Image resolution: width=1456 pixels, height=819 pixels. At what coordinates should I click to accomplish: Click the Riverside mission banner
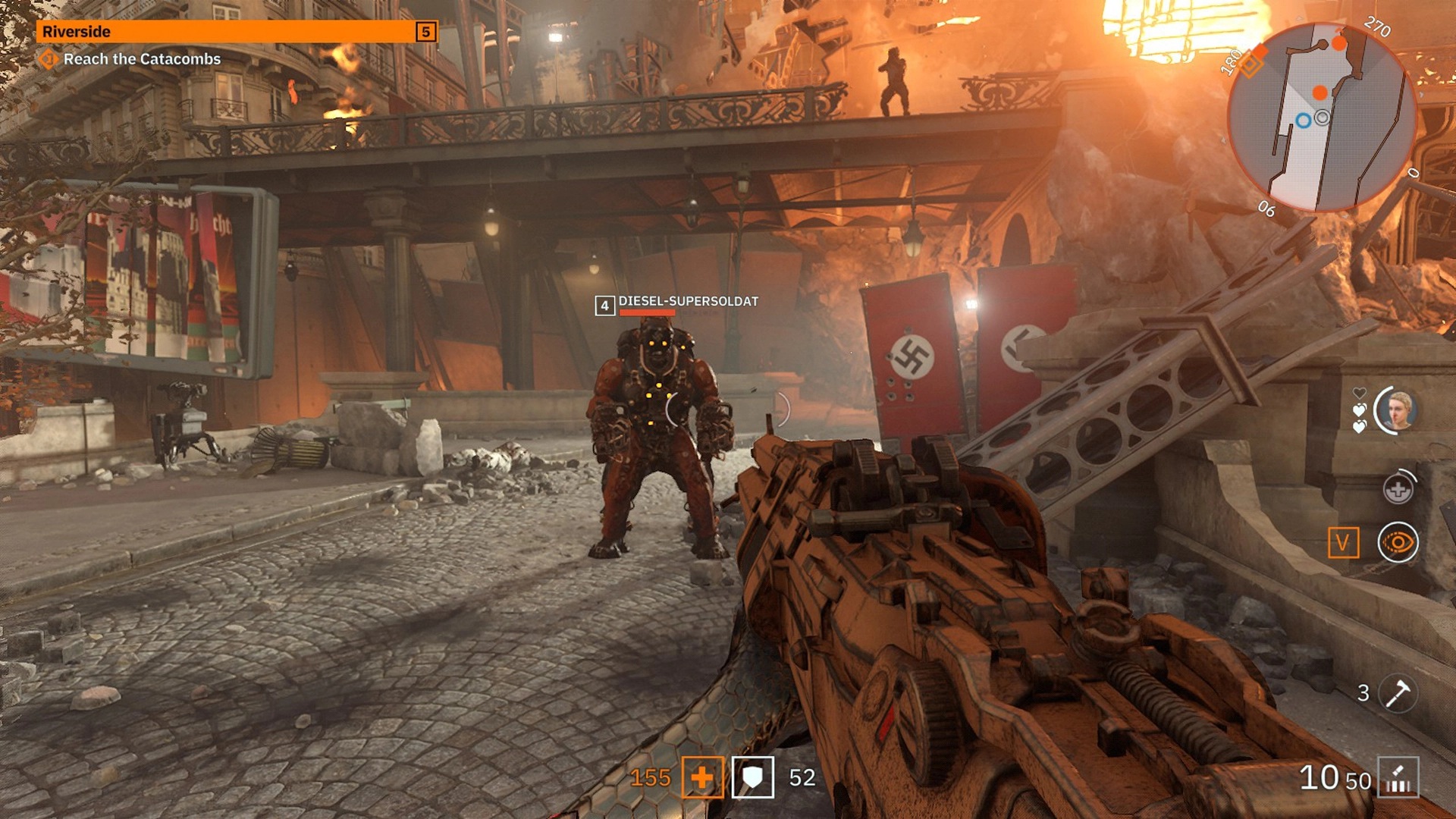coord(227,32)
